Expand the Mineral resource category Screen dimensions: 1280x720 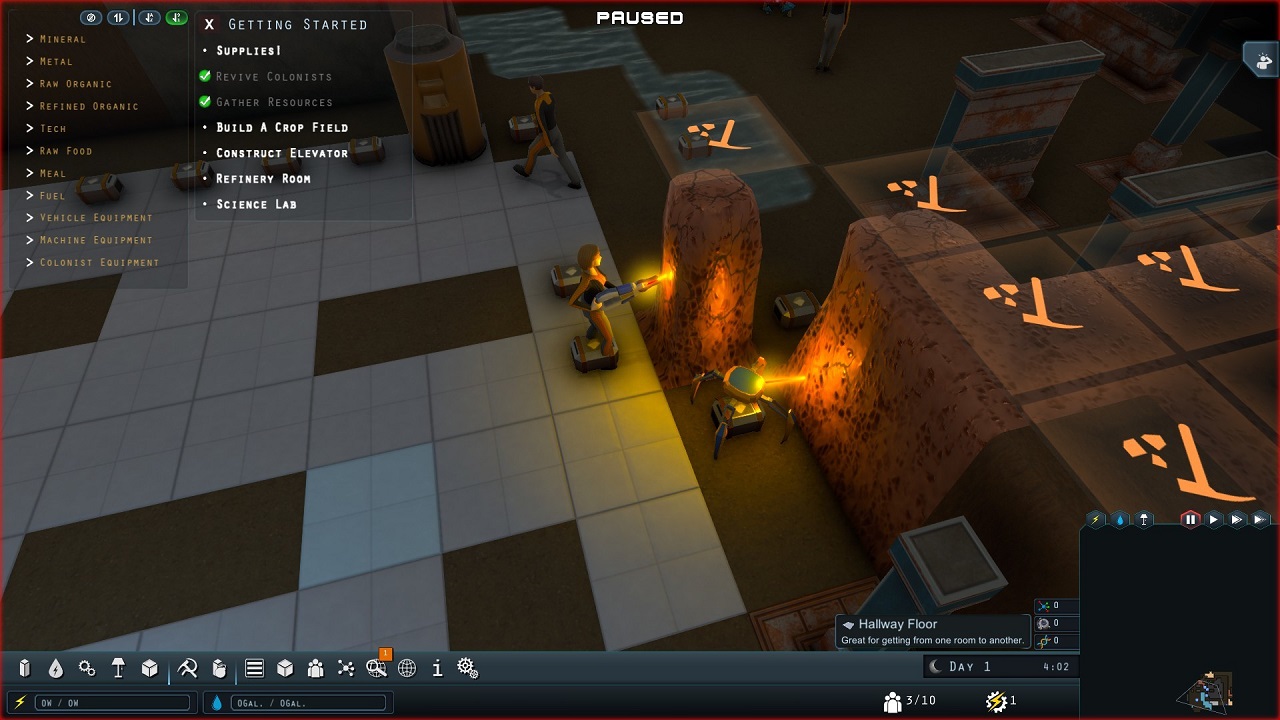click(62, 39)
